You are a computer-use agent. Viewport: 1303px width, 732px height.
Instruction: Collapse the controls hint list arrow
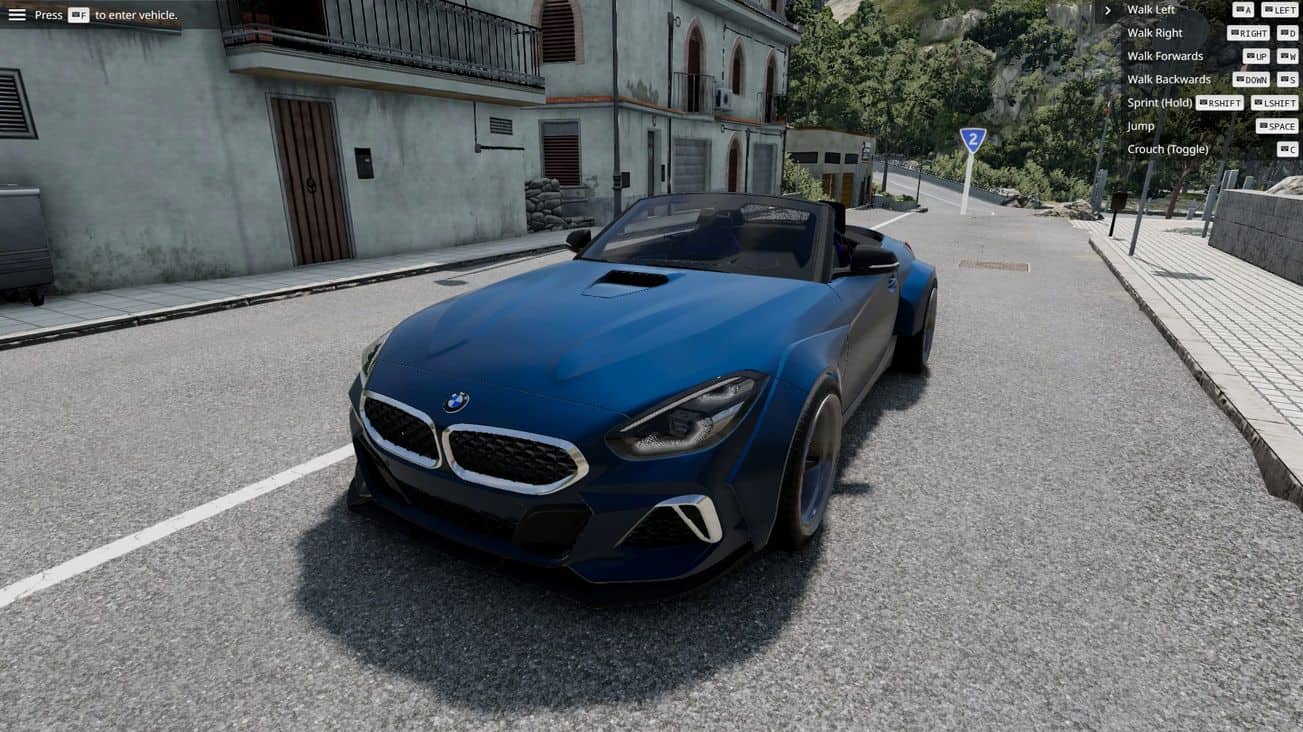click(1107, 10)
